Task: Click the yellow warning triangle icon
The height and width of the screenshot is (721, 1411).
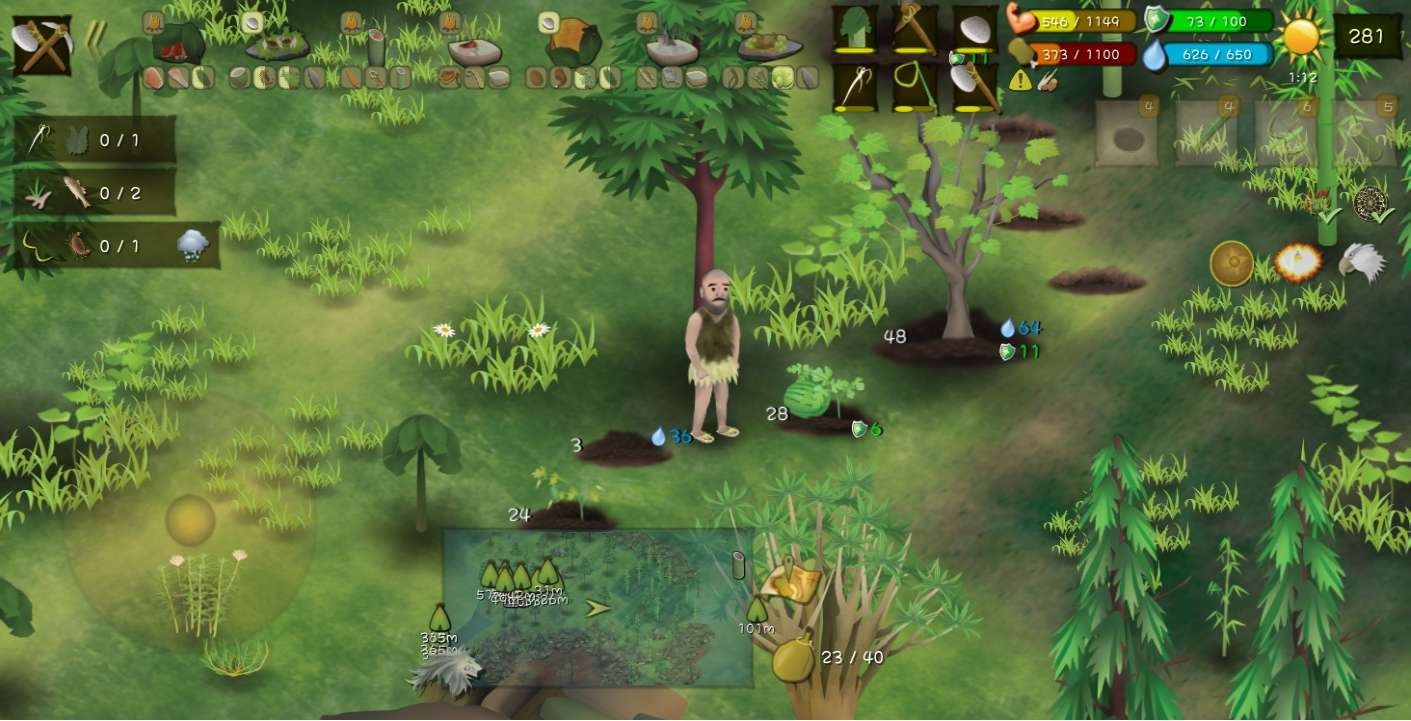Action: point(1020,81)
